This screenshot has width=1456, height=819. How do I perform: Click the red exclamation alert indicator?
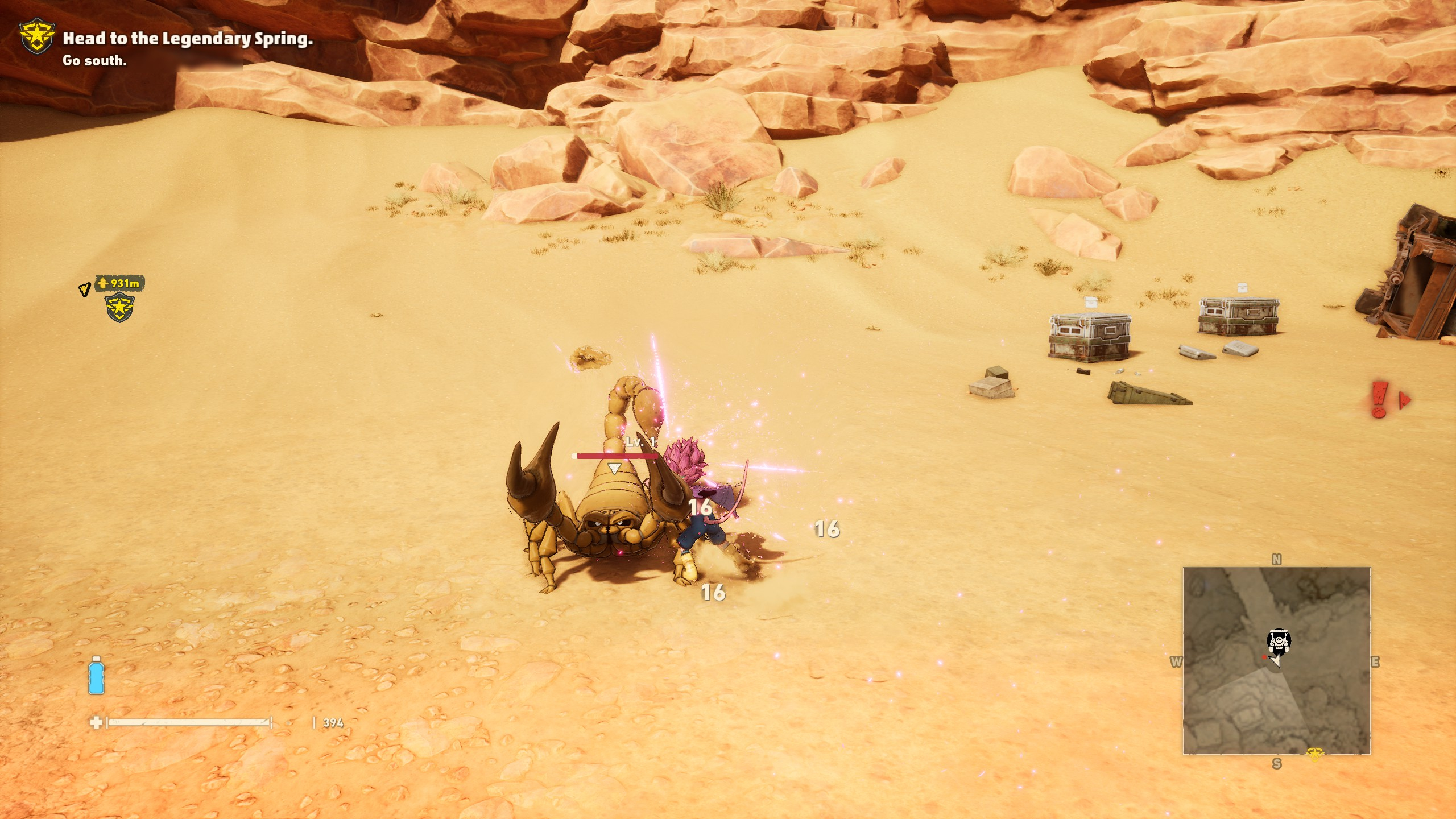[x=1379, y=399]
